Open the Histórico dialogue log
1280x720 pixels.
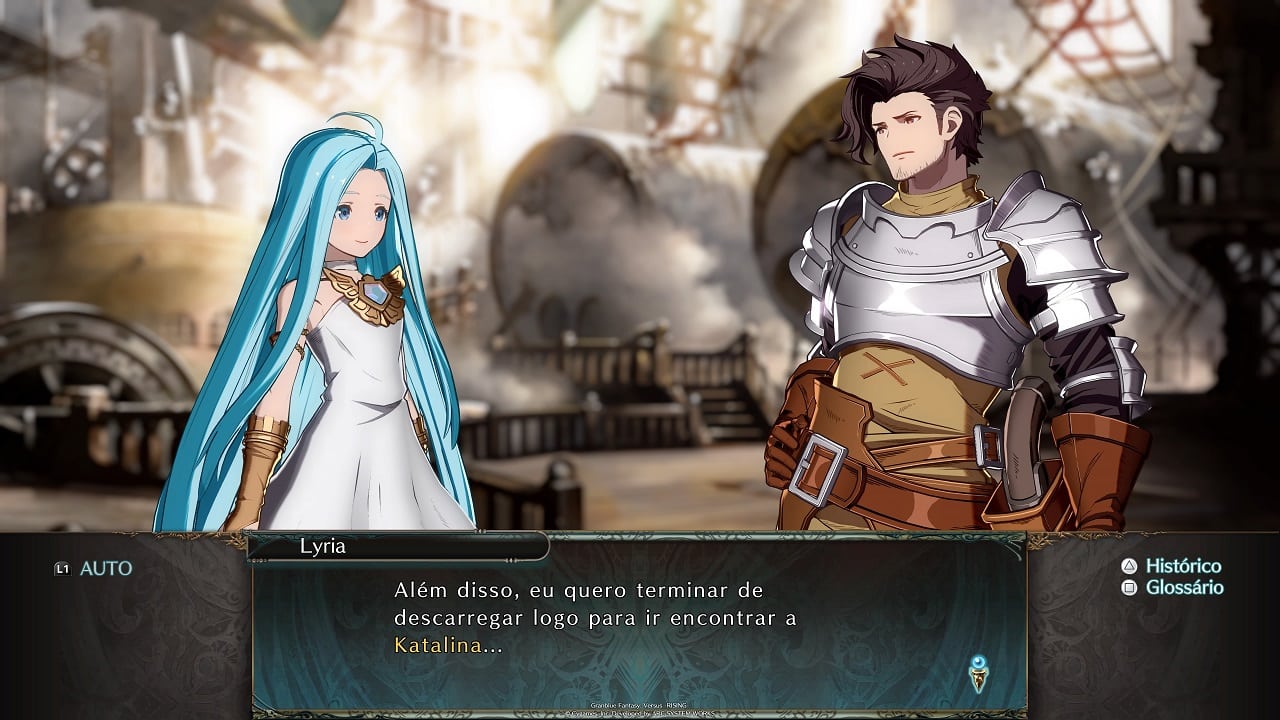click(x=1172, y=566)
